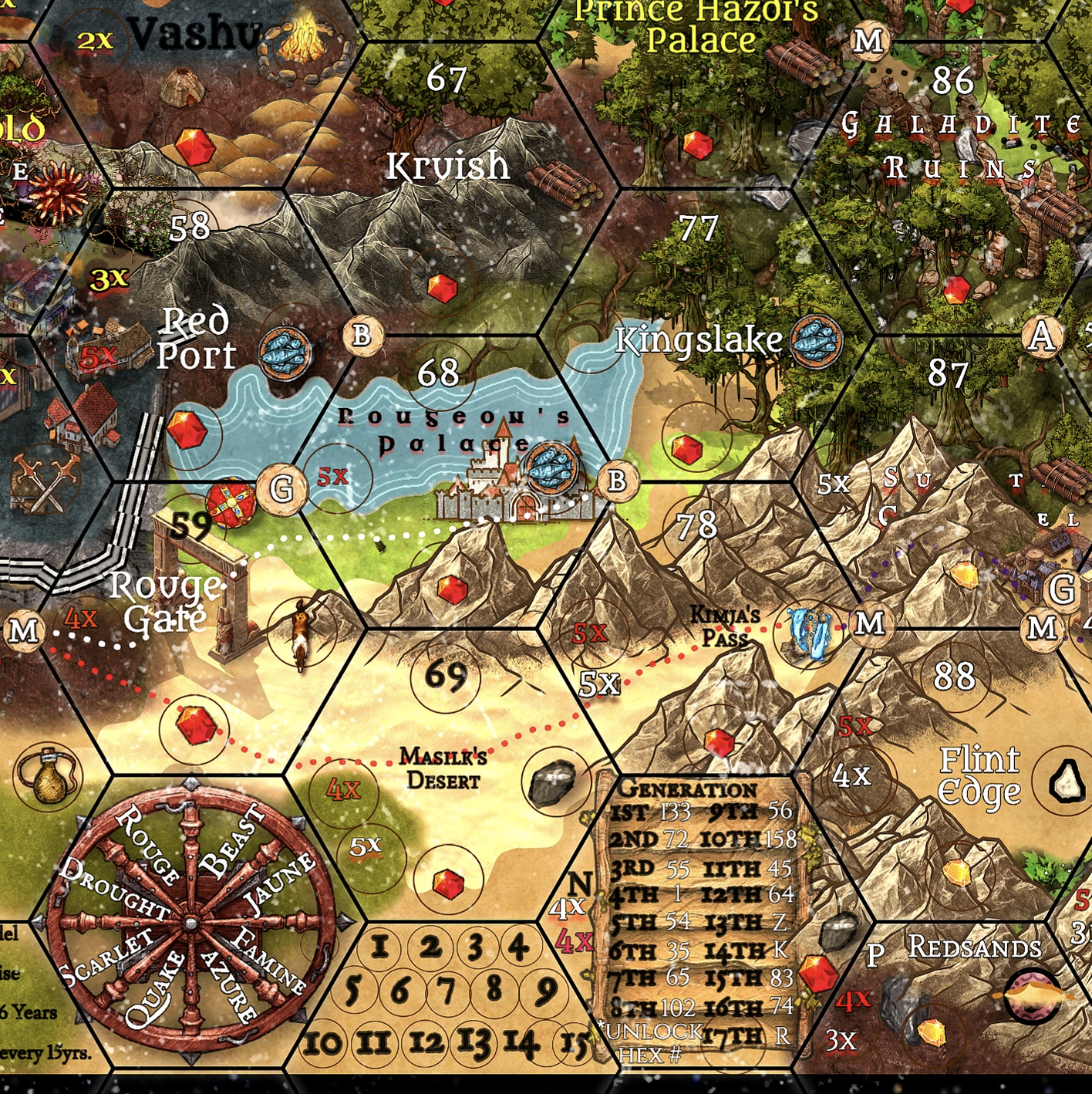Choose hex 78 above Kinja's Pass
The image size is (1092, 1094).
coord(696,526)
